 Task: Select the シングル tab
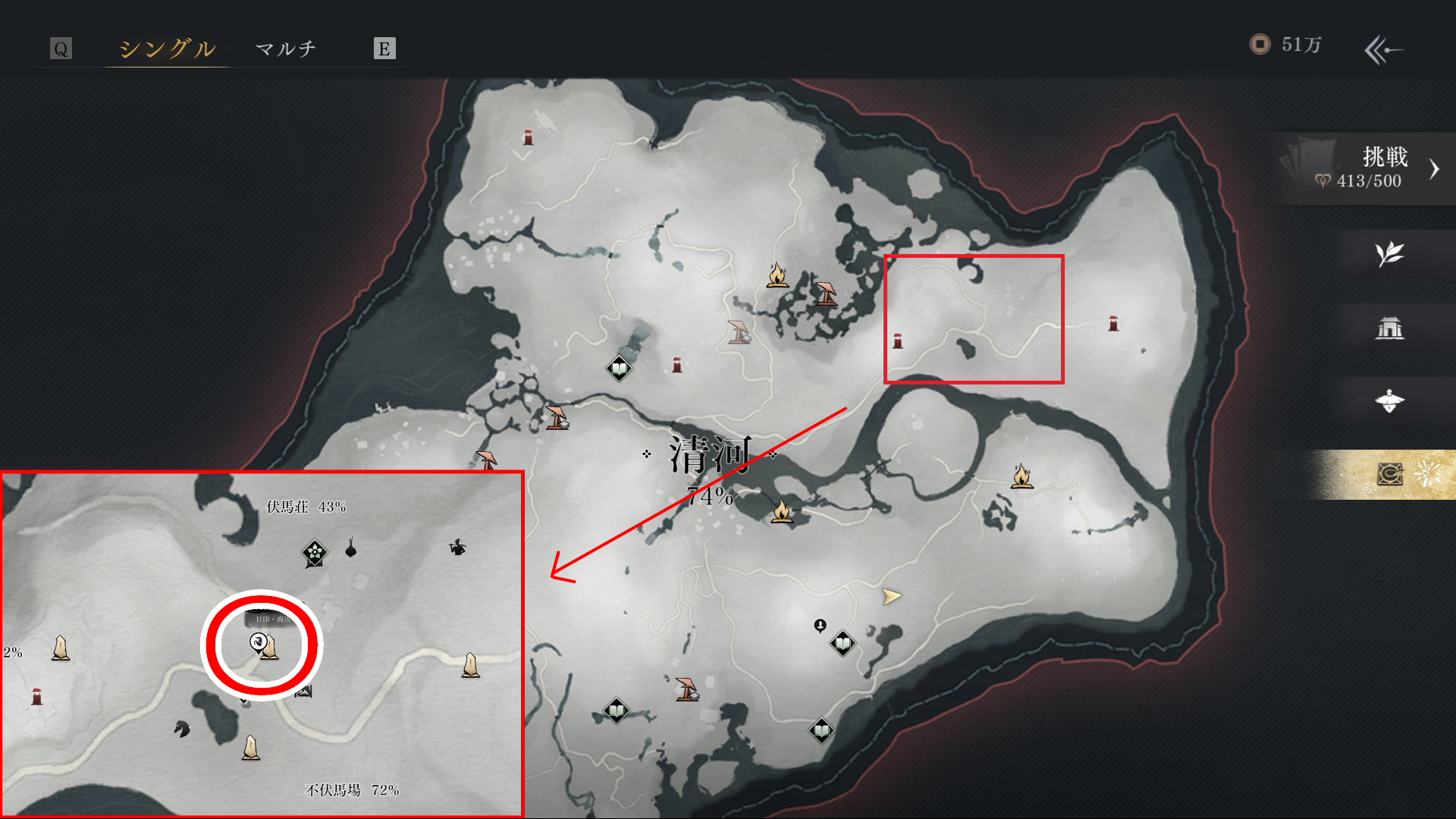pos(167,49)
